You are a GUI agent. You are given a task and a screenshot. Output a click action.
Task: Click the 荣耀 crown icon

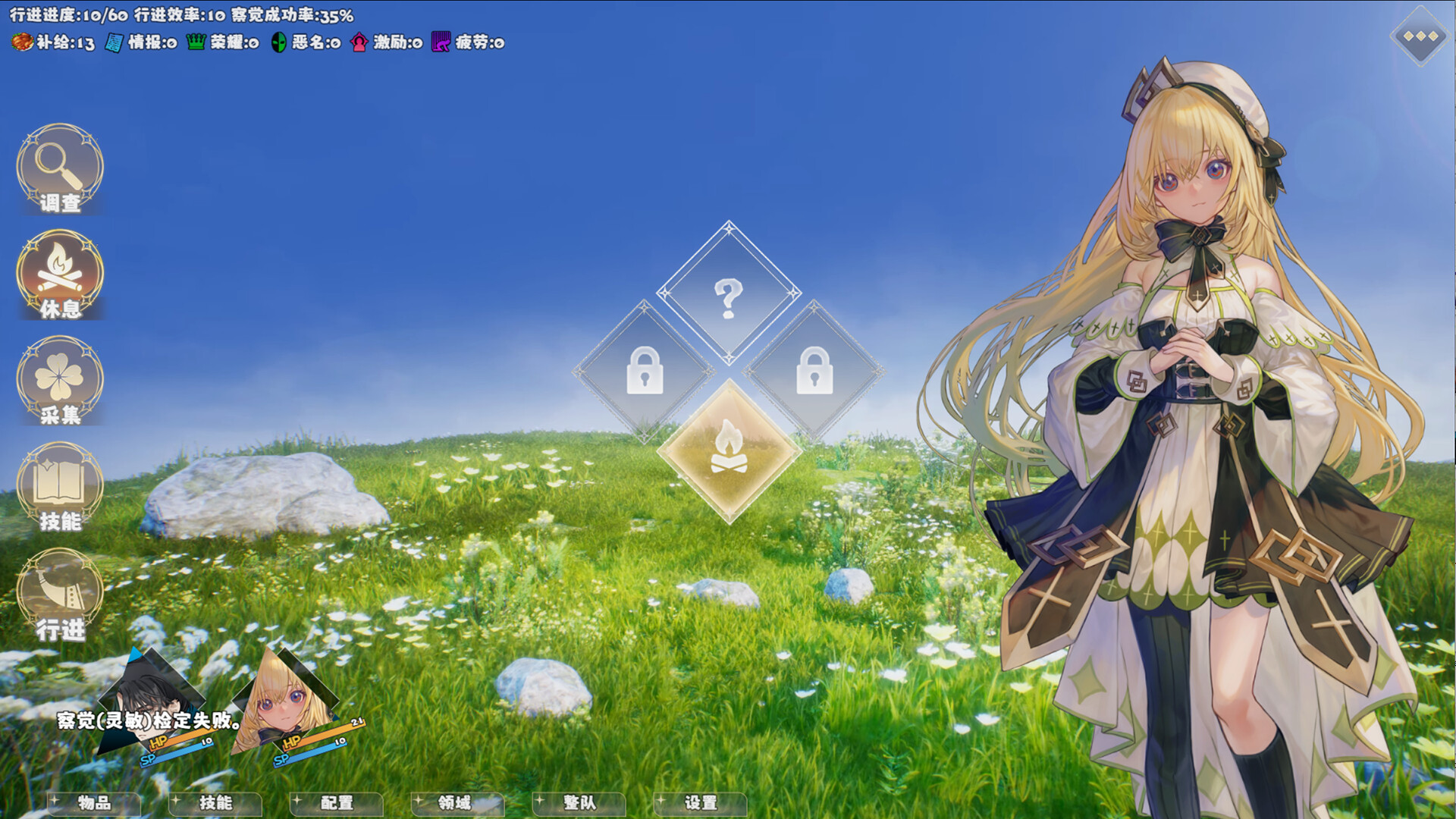(x=196, y=43)
